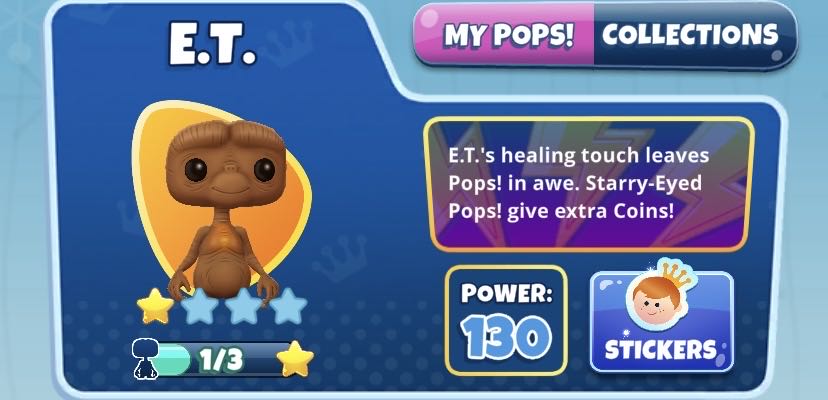Open the Collections tab
This screenshot has width=828, height=400.
690,36
